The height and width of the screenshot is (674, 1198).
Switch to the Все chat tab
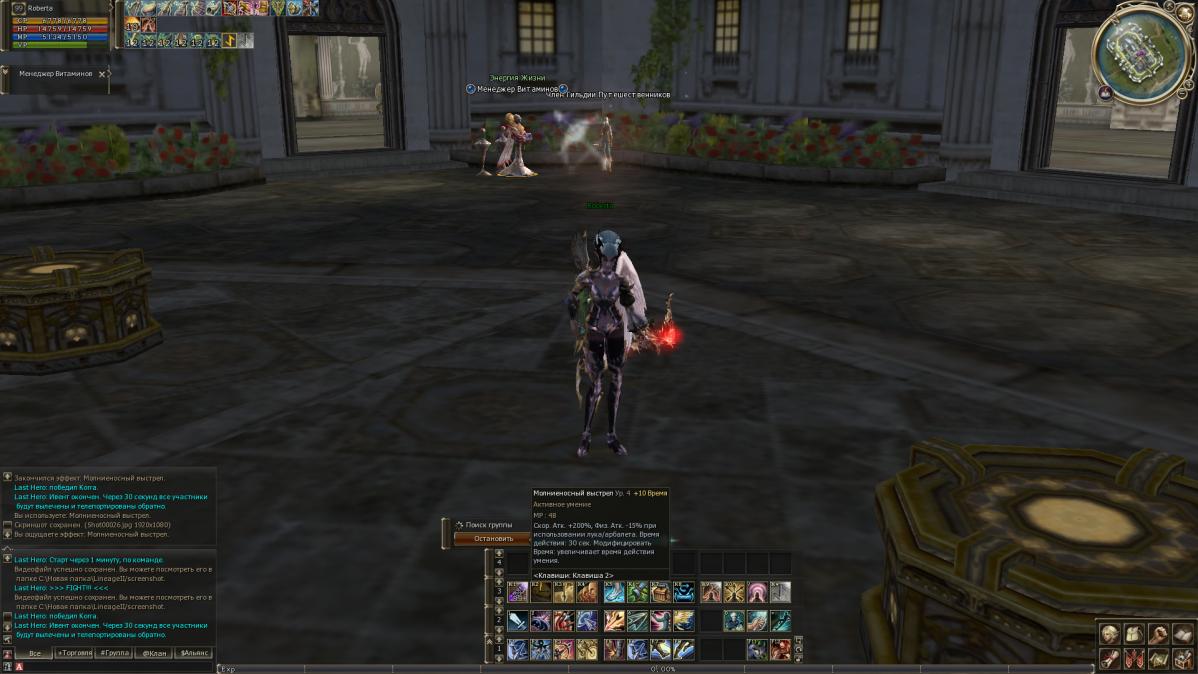[34, 653]
